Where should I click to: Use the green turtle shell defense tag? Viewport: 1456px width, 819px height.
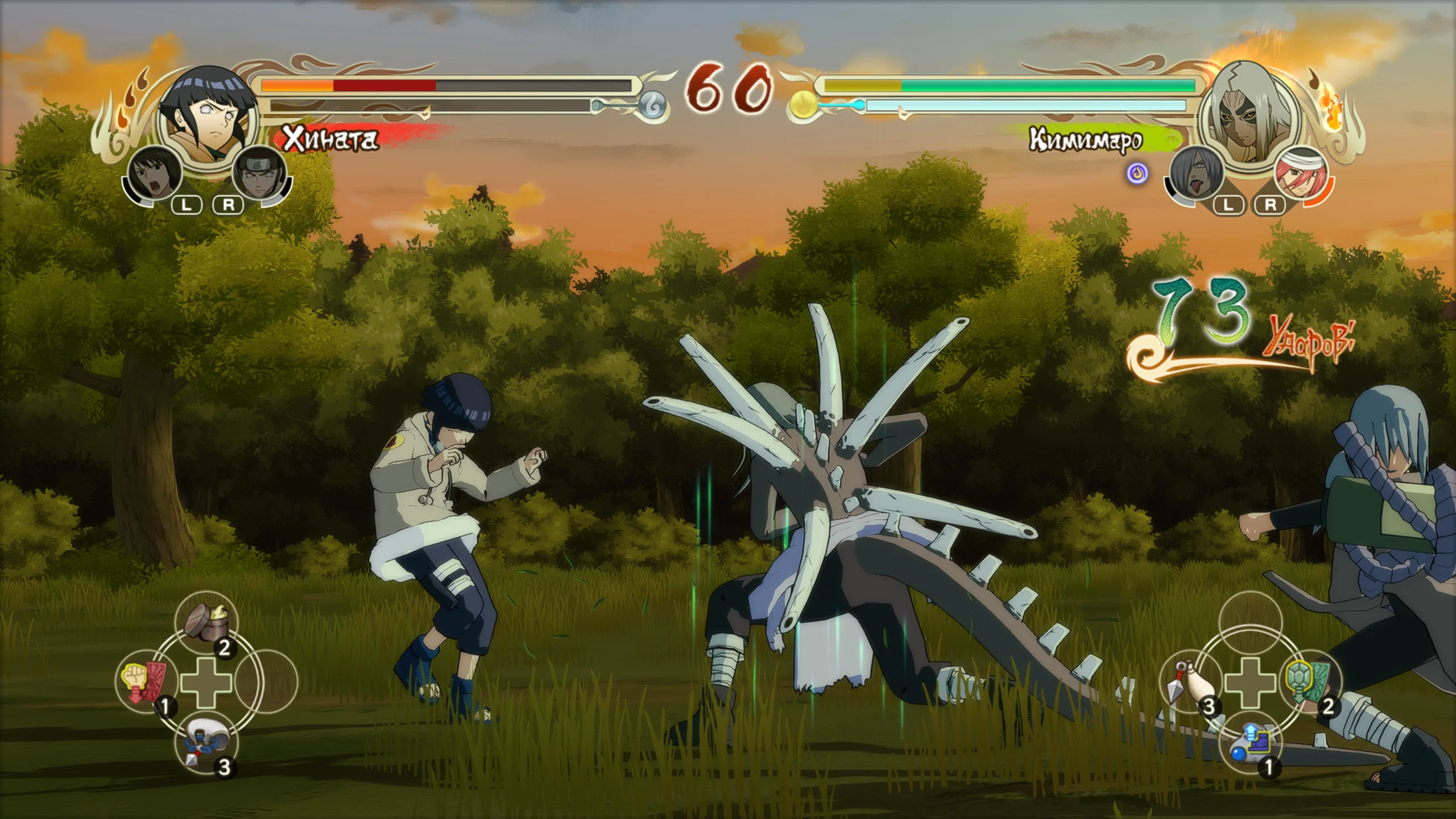coord(1308,681)
